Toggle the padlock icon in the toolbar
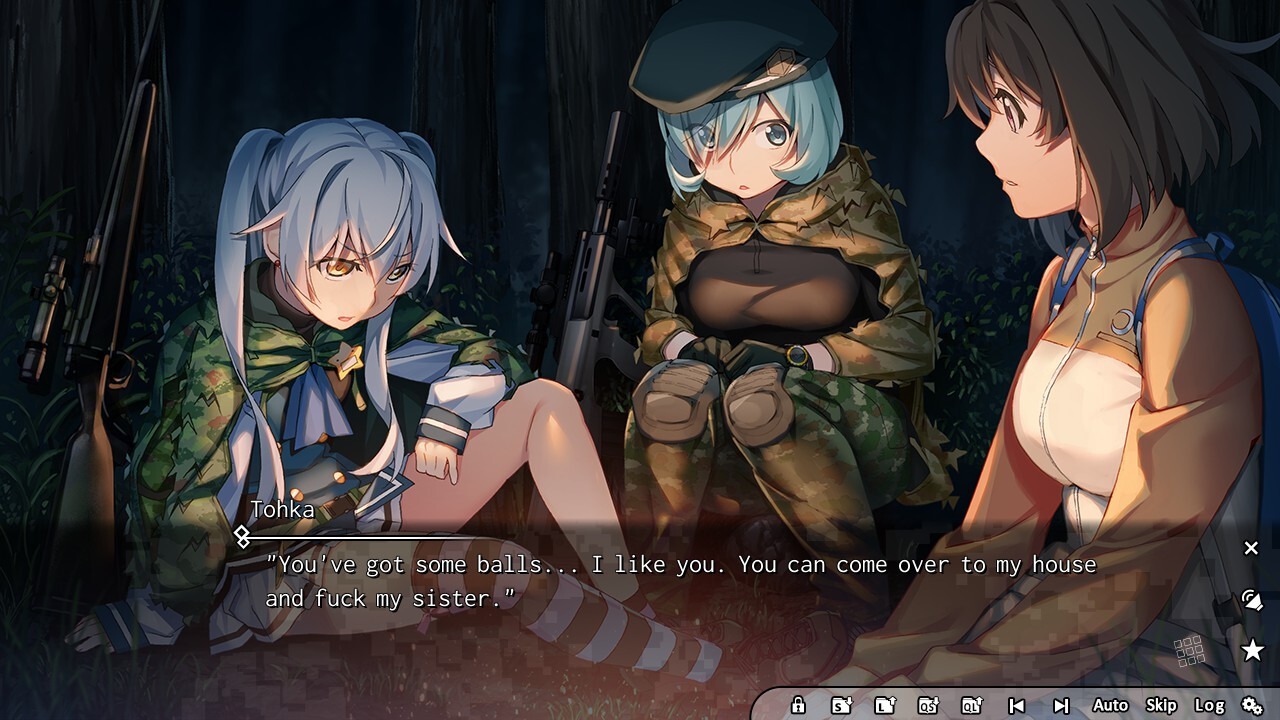The width and height of the screenshot is (1280, 720). (x=798, y=705)
